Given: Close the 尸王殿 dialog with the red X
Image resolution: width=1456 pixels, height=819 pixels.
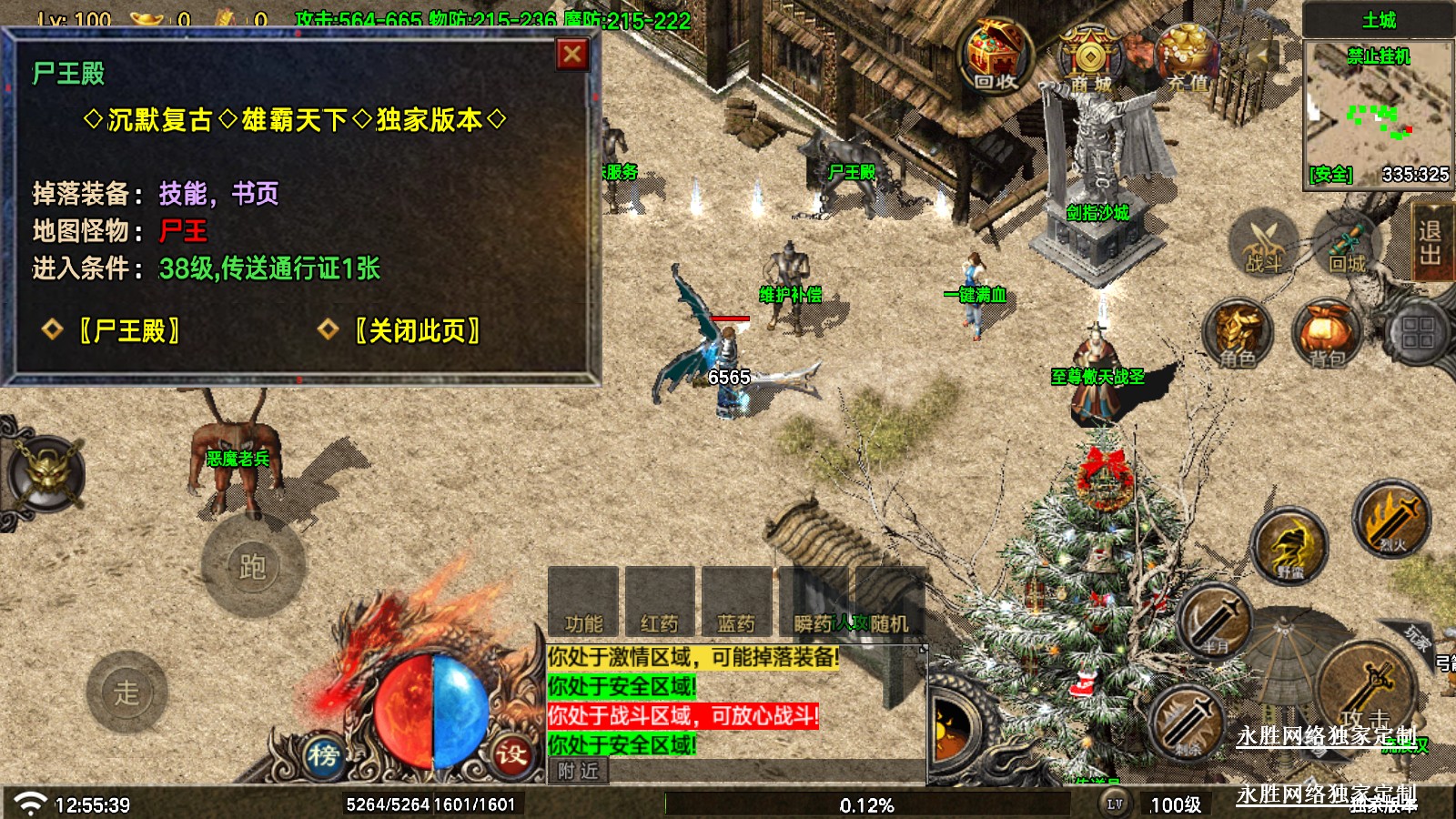Looking at the screenshot, I should pyautogui.click(x=572, y=55).
